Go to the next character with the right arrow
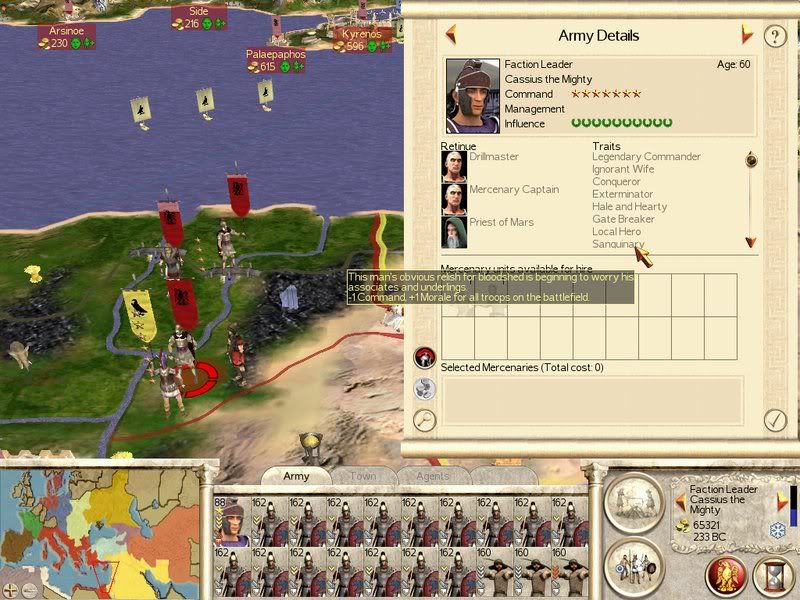 pos(746,35)
